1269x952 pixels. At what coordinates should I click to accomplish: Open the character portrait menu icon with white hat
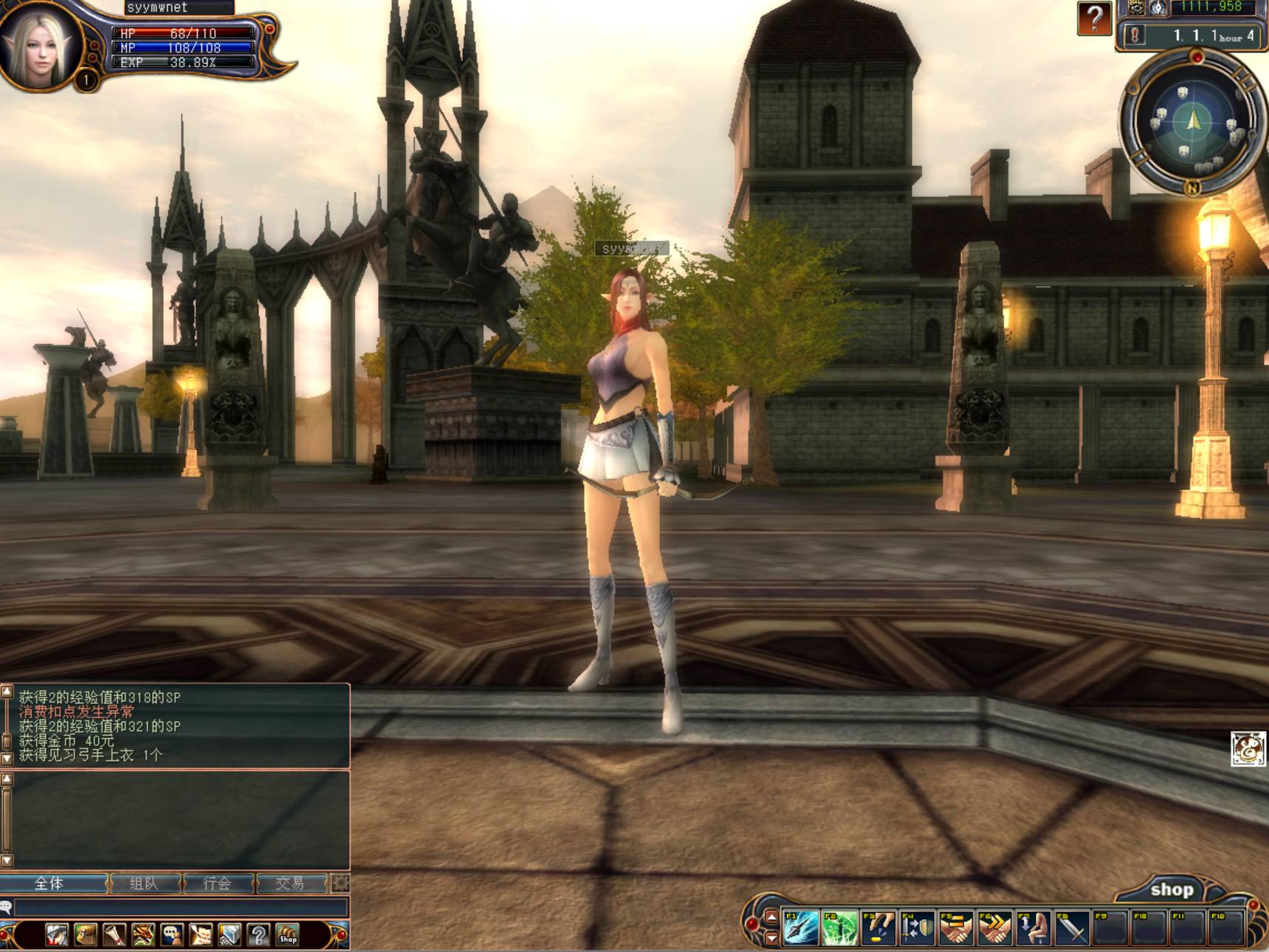click(57, 935)
